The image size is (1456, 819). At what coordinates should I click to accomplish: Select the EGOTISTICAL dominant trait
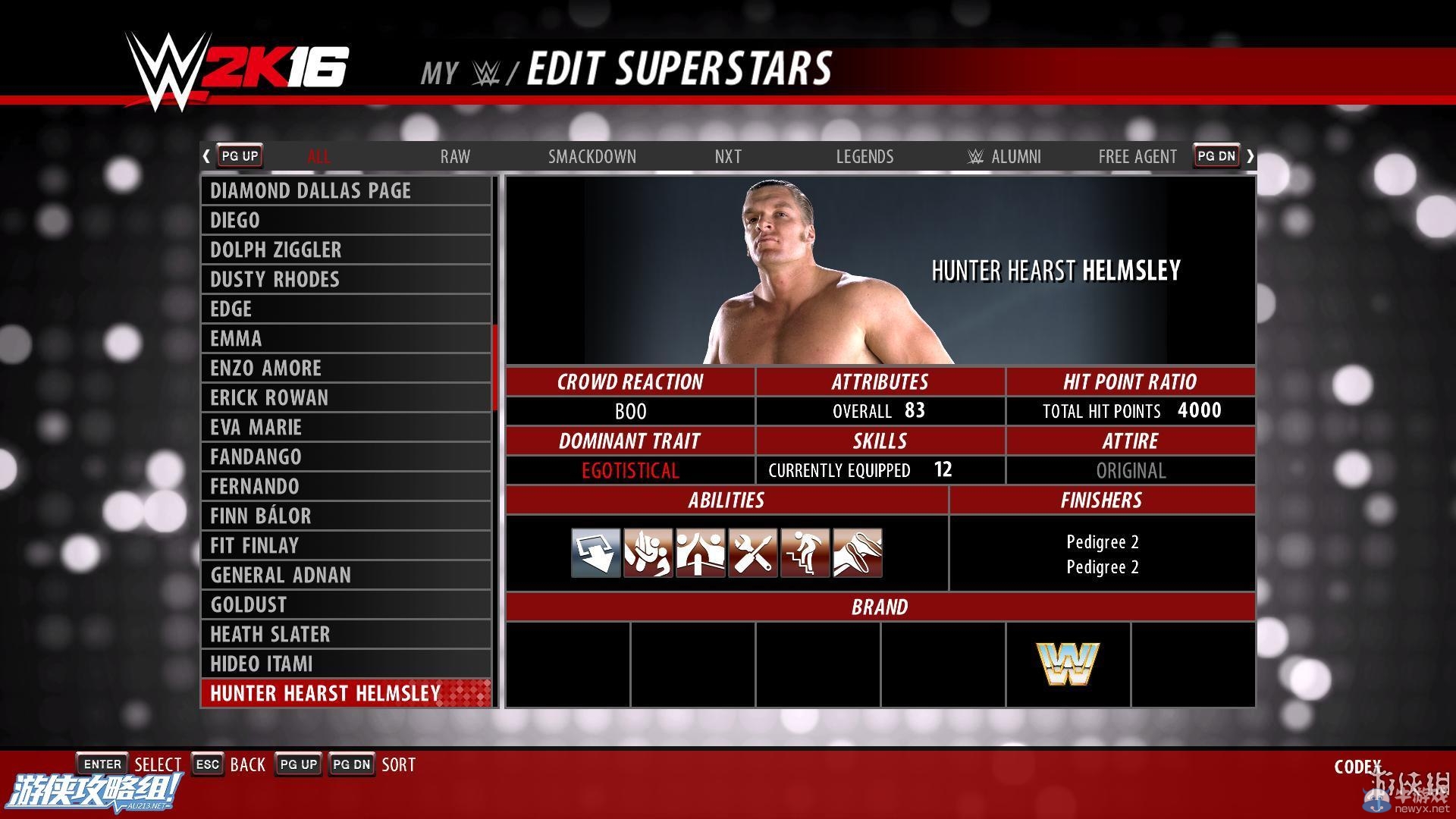[x=630, y=470]
